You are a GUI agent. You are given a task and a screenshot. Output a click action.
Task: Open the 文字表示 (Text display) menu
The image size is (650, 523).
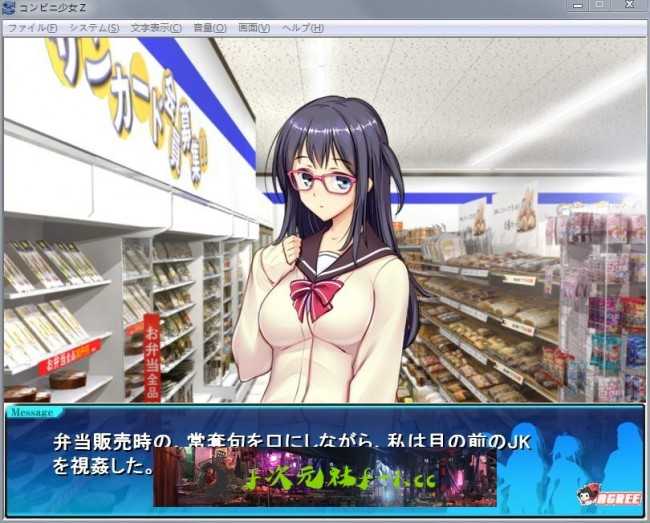point(156,28)
